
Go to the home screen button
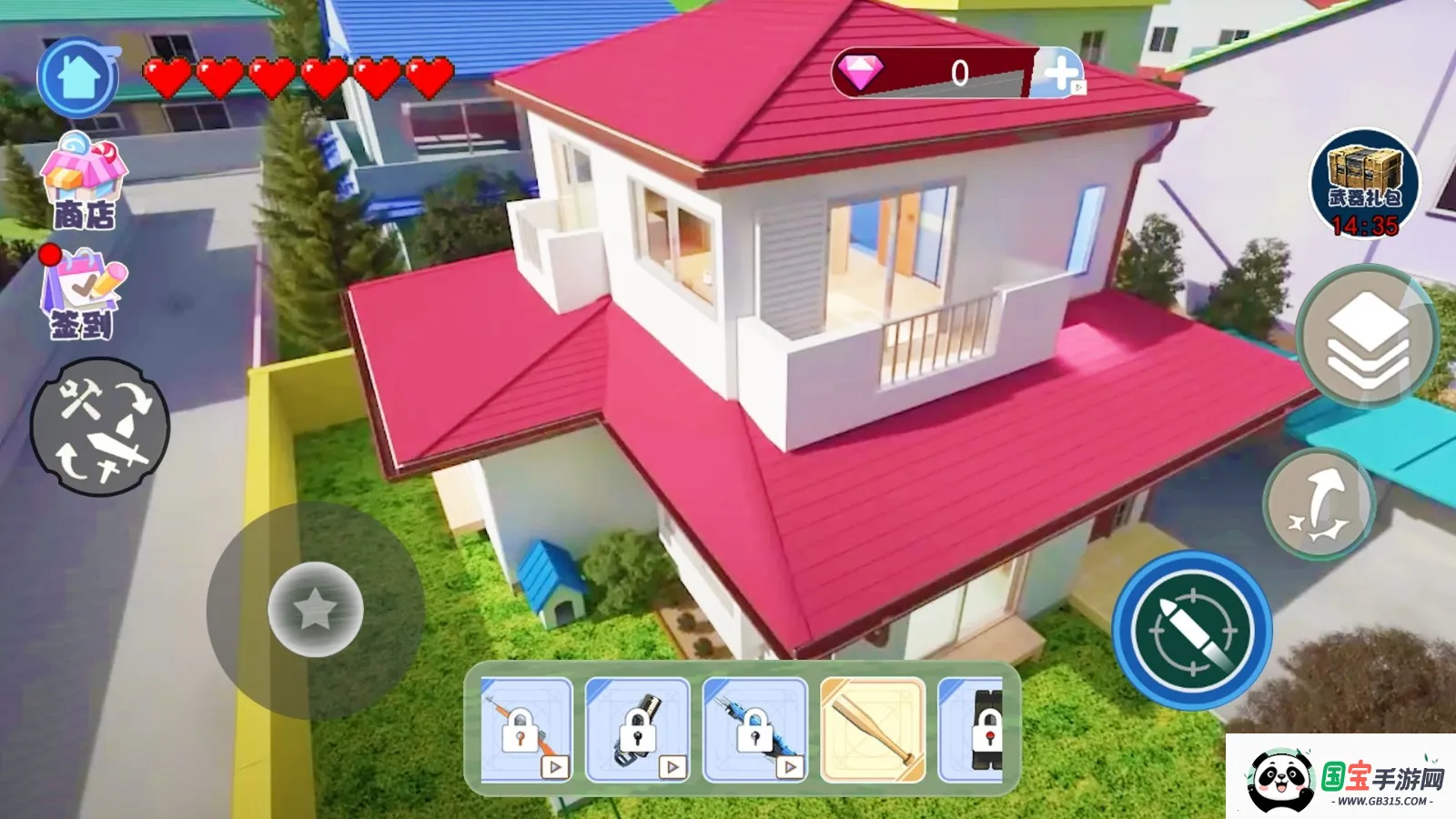click(x=78, y=78)
